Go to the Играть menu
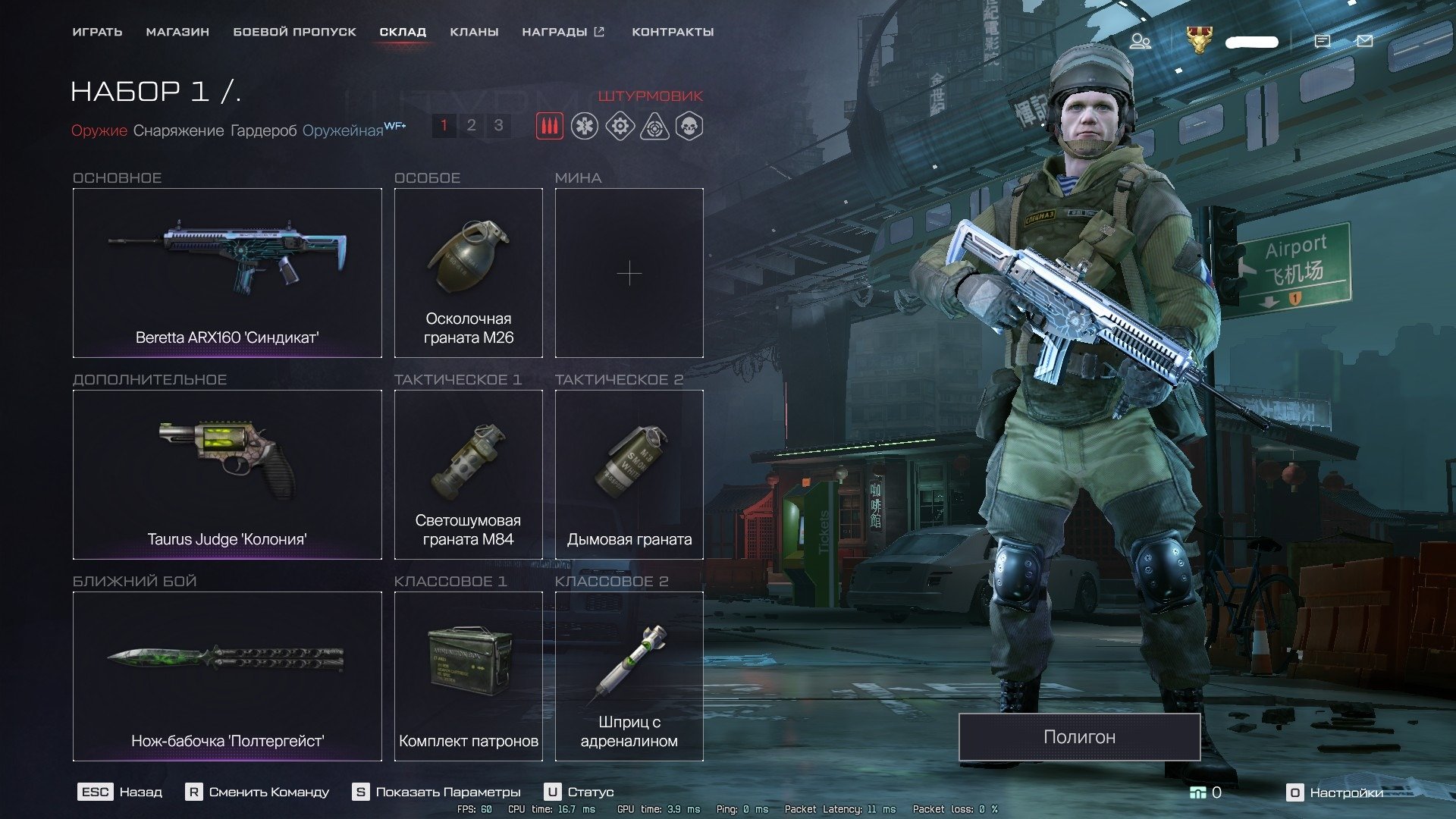The height and width of the screenshot is (819, 1456). (x=97, y=32)
